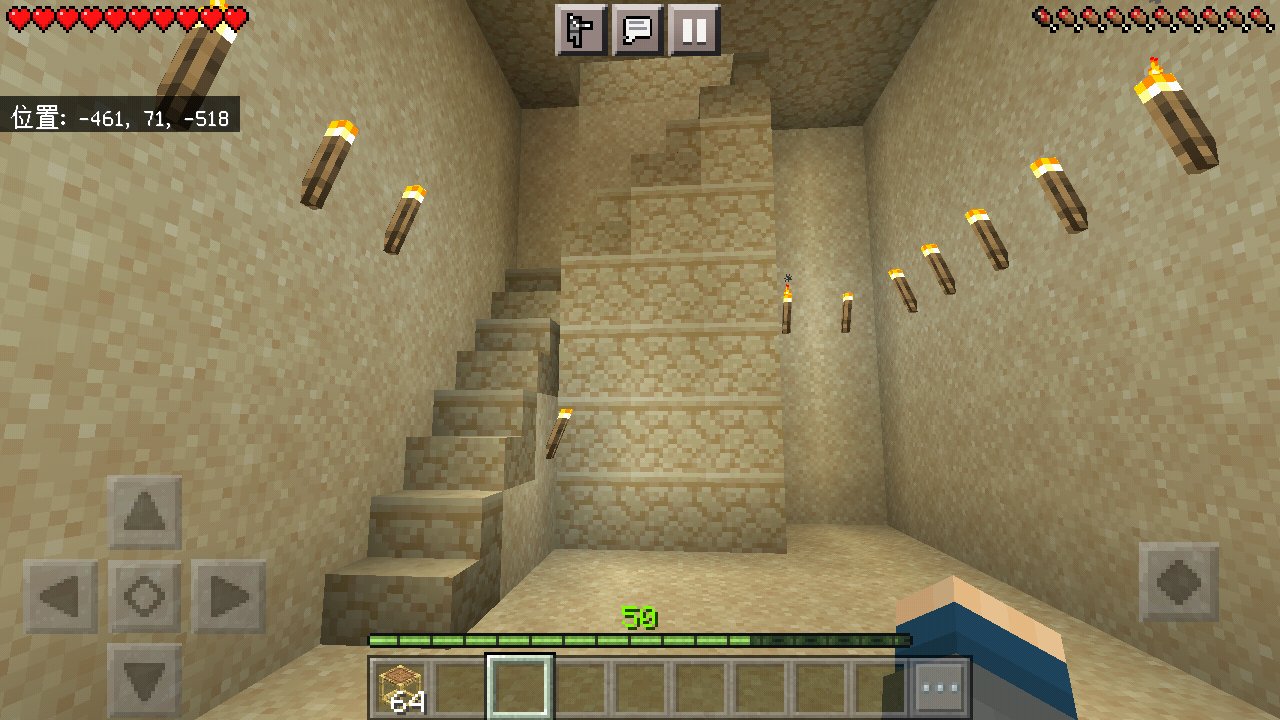Select the scaffolding stack of 64
Viewport: 1280px width, 720px height.
399,686
